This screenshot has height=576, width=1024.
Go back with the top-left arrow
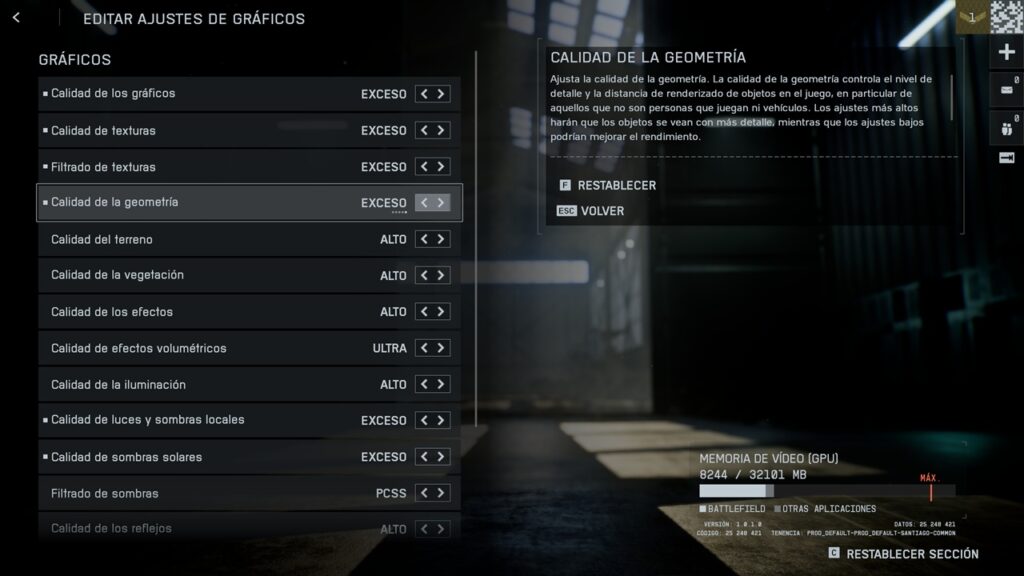tap(16, 18)
